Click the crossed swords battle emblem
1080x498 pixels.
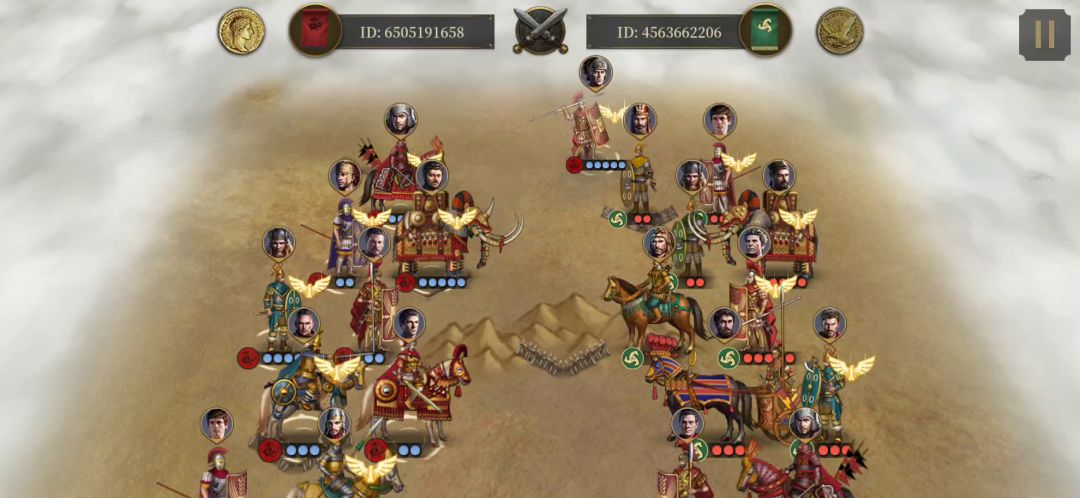click(x=540, y=30)
